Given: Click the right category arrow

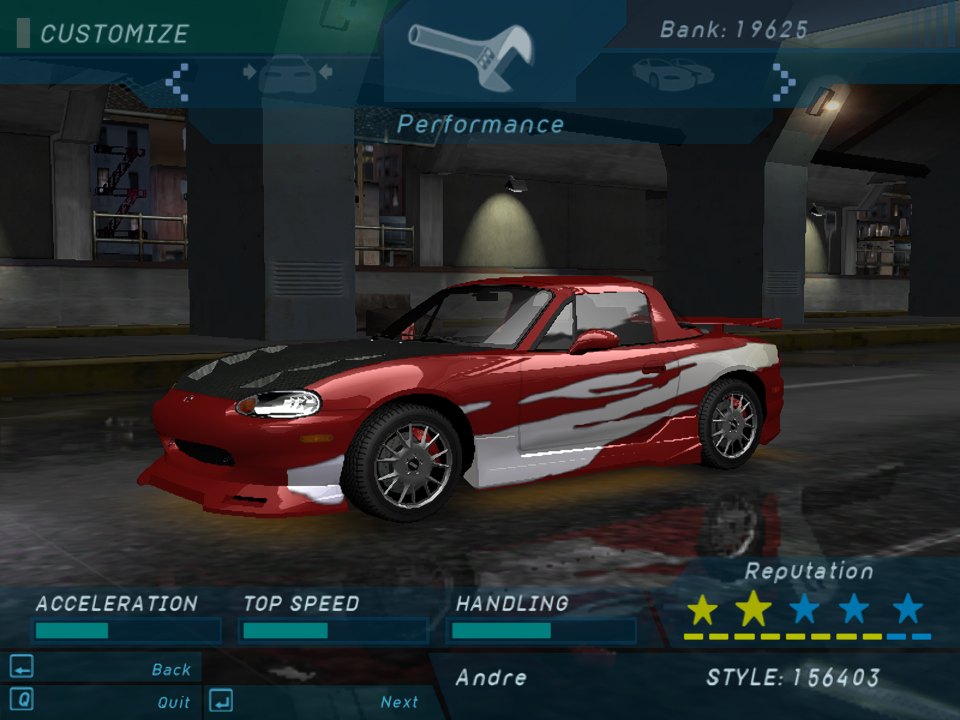Looking at the screenshot, I should 783,80.
